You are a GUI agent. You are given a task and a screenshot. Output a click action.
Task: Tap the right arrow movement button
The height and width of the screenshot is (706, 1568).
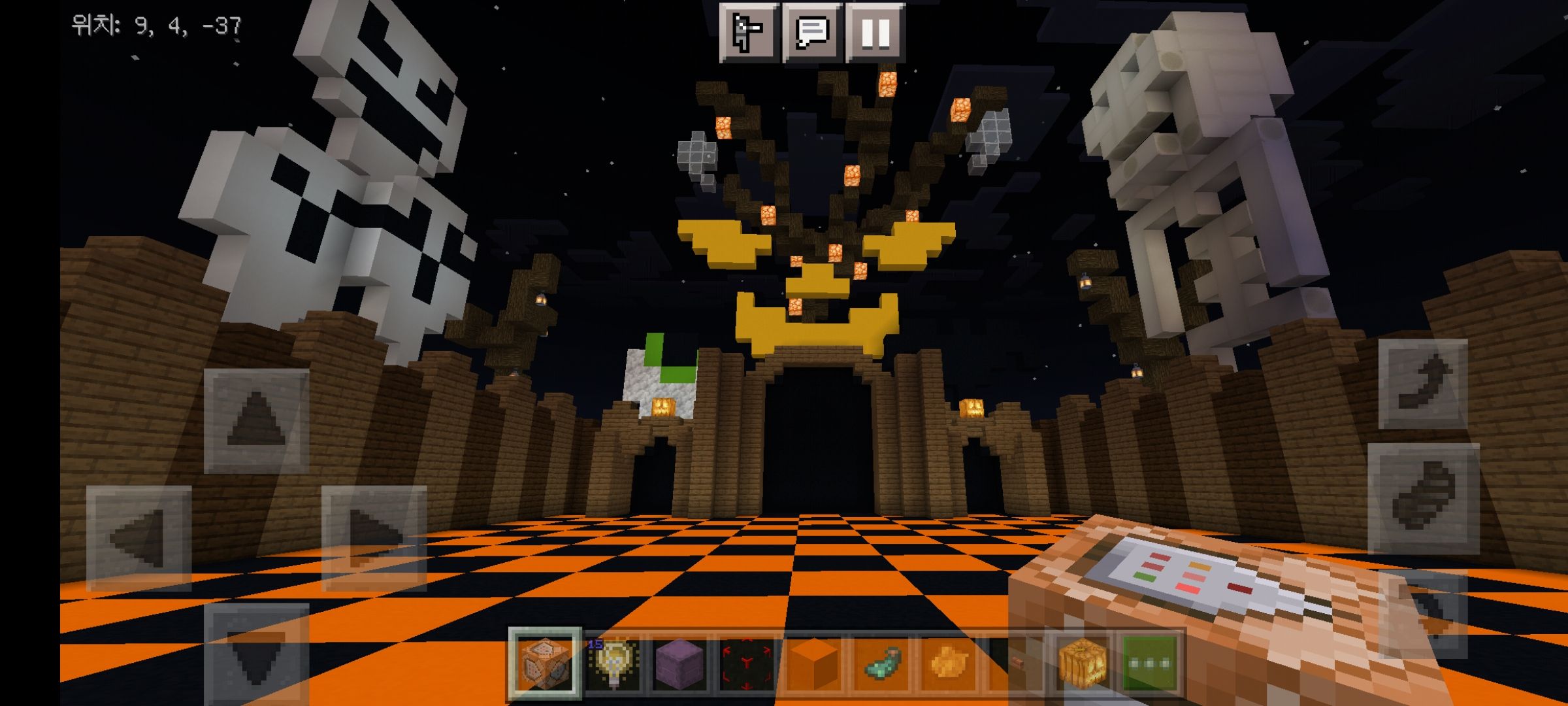click(374, 538)
